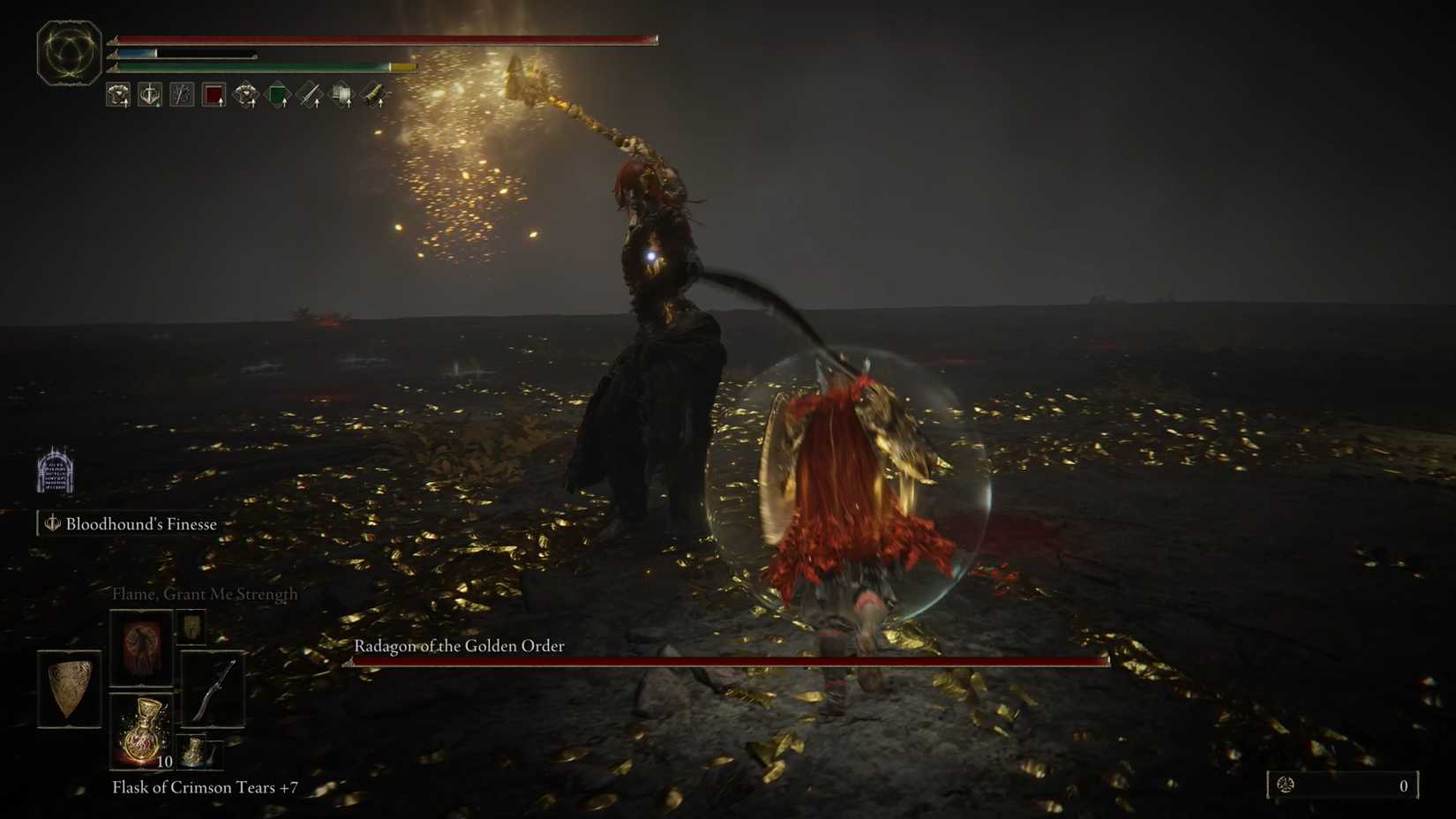Select the Flame, Grant Me Strength label
The image size is (1456, 819).
(x=204, y=594)
